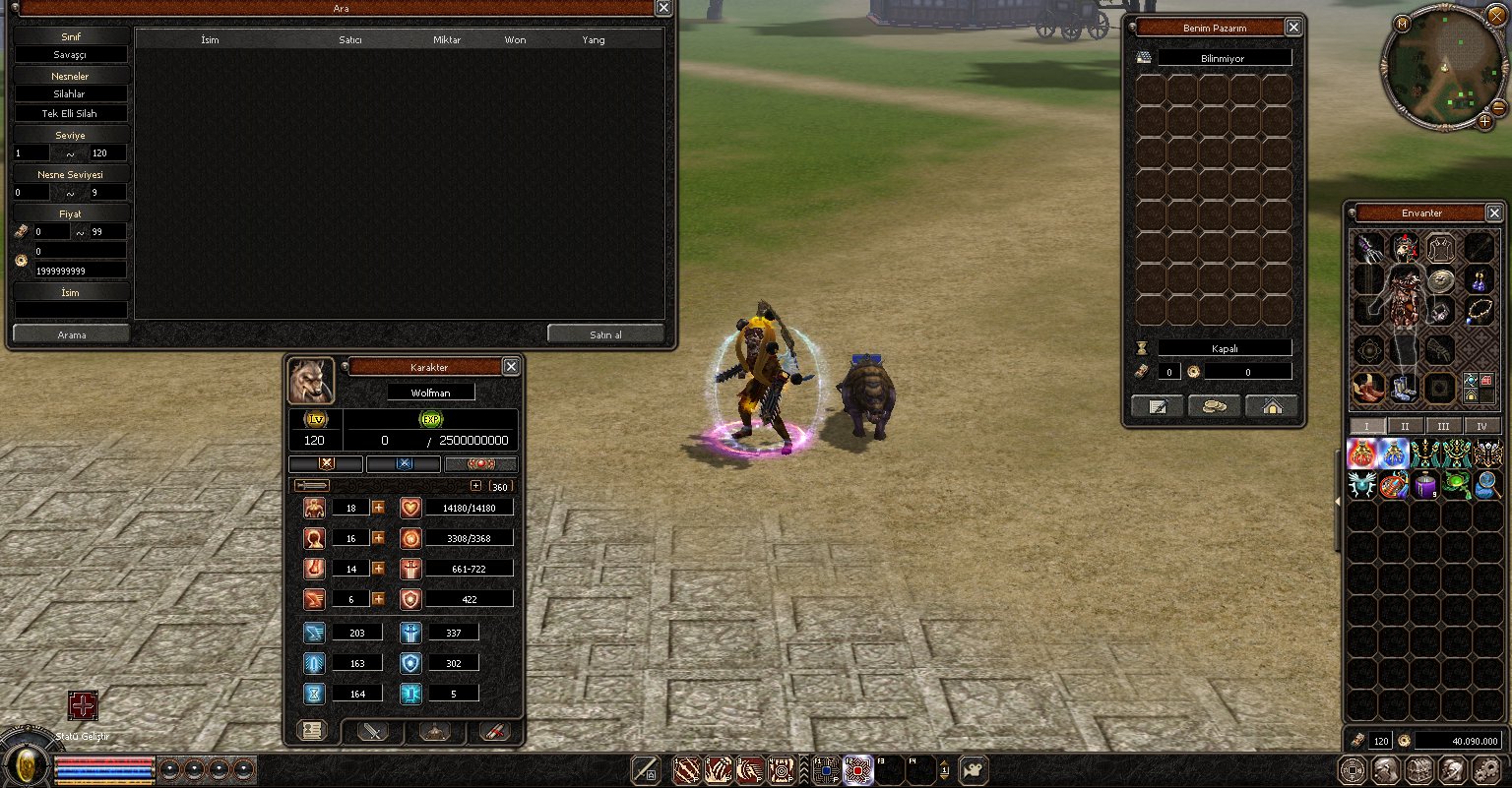This screenshot has width=1512, height=788.
Task: Open the scroll quest tab in Karakter
Action: pos(493,731)
